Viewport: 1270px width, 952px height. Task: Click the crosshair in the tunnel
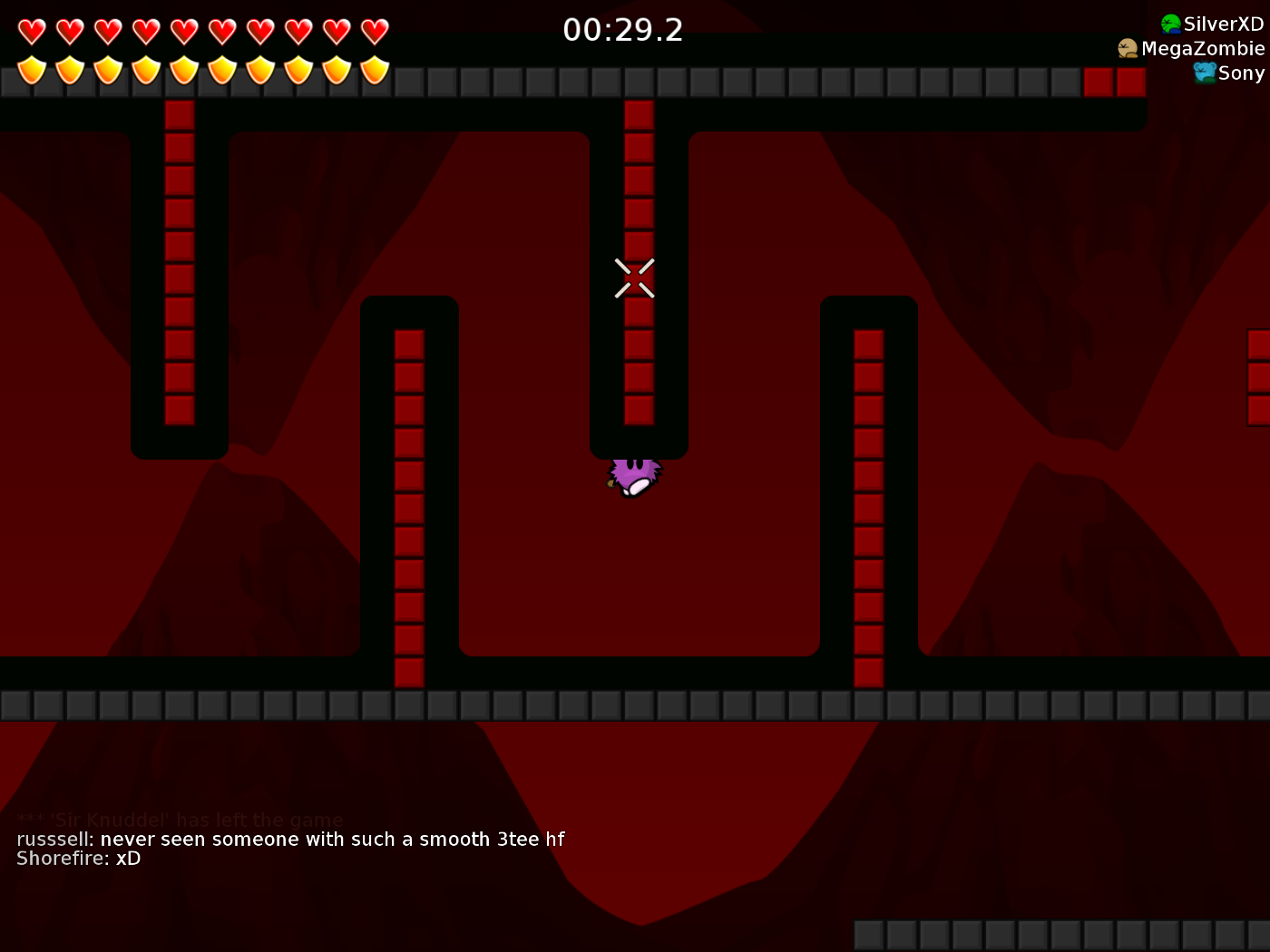coord(635,277)
